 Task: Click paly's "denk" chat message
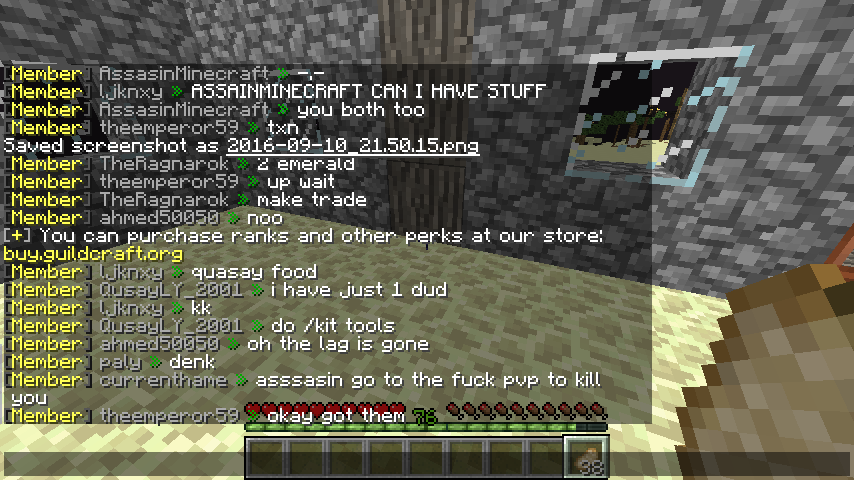[191, 362]
